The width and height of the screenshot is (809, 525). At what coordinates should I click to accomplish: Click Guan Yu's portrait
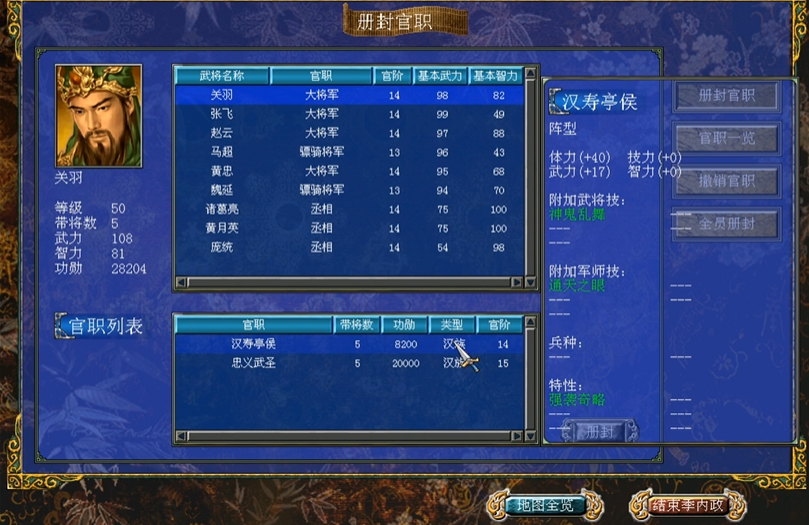coord(98,116)
